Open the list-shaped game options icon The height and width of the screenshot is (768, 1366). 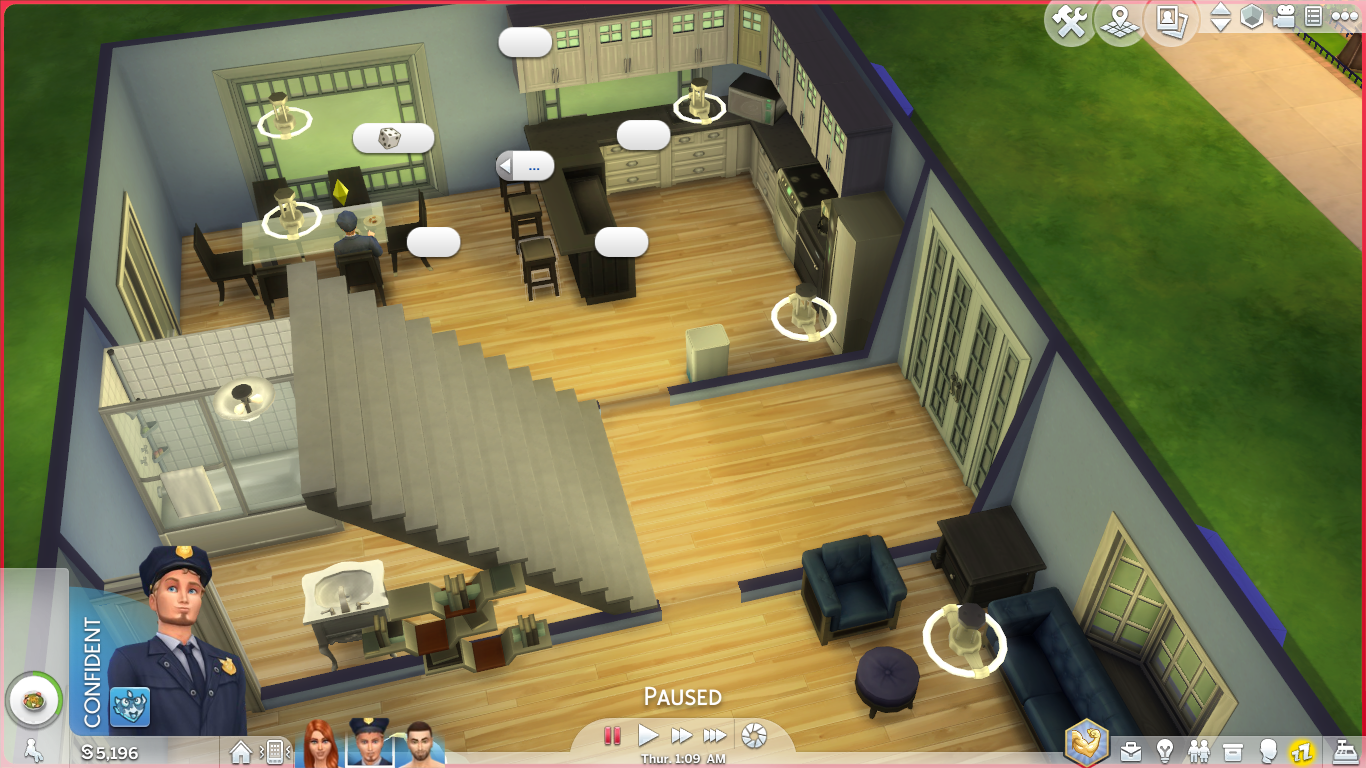1313,17
